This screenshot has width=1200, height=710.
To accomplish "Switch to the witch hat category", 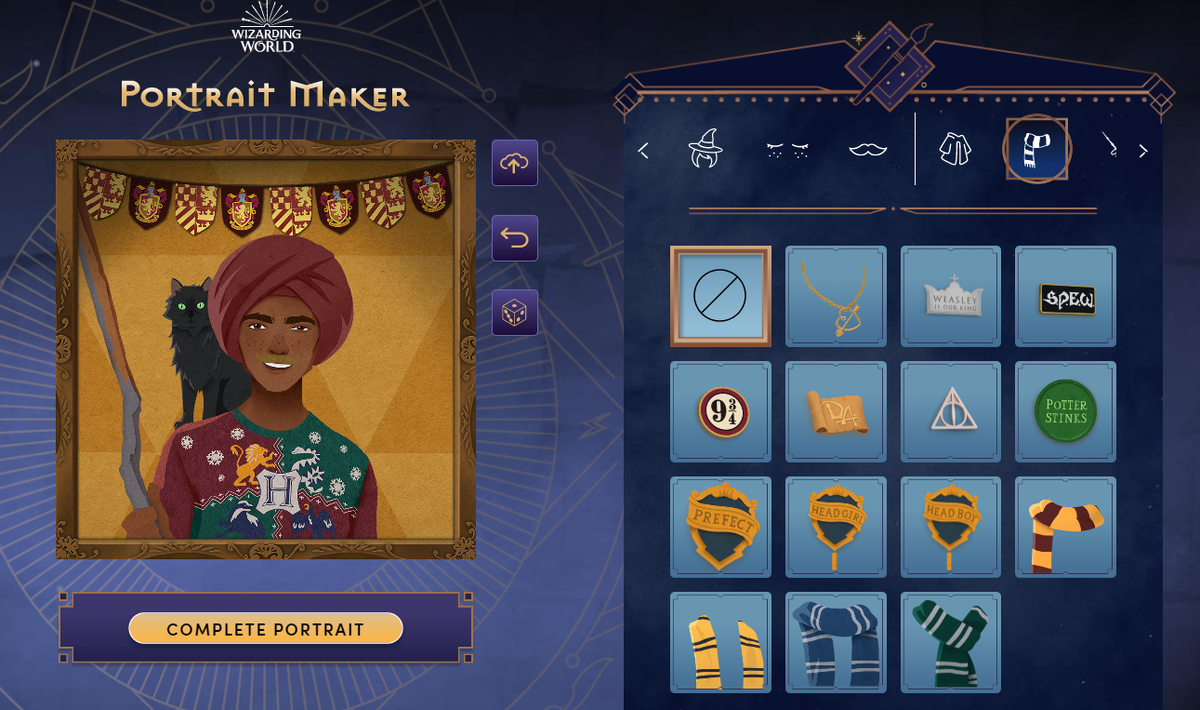I will (705, 150).
